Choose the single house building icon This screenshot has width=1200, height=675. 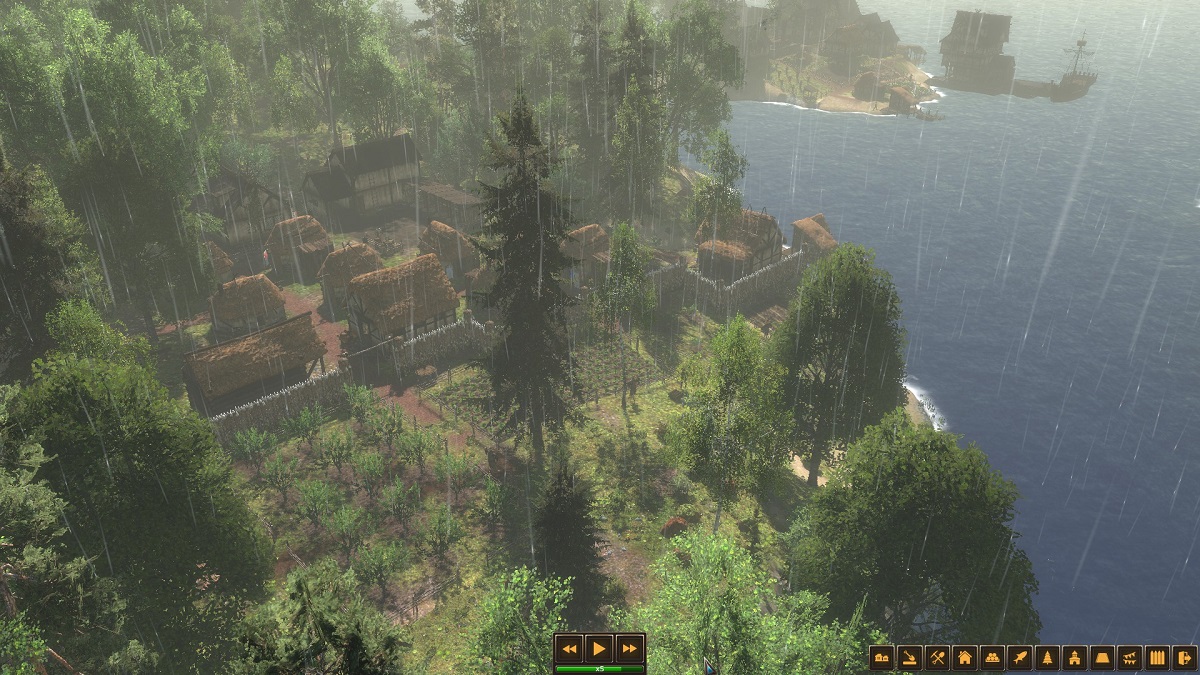(964, 657)
